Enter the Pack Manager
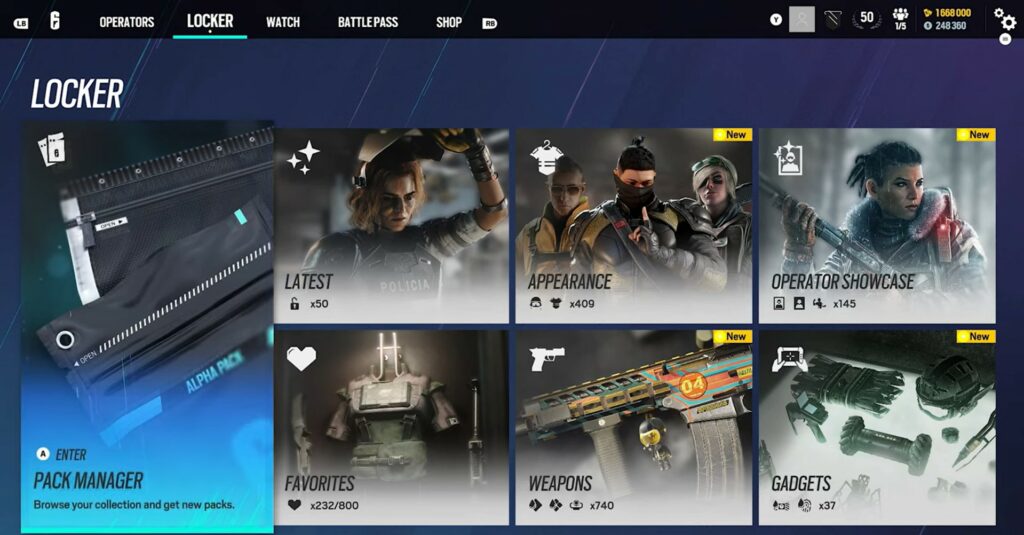The width and height of the screenshot is (1024, 535). click(147, 327)
